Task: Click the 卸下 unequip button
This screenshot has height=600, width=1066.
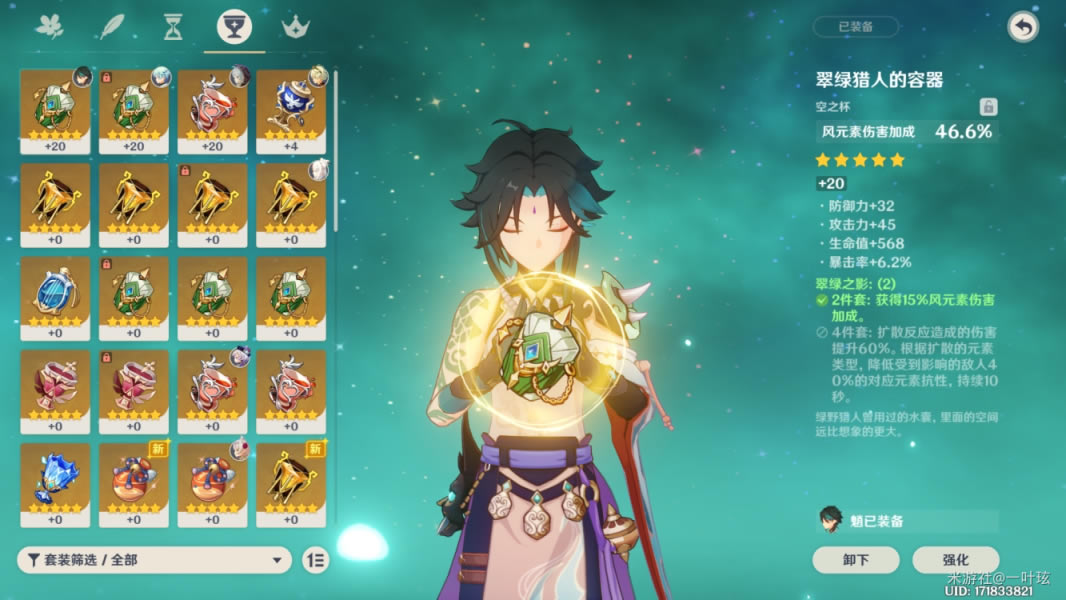Action: click(855, 560)
